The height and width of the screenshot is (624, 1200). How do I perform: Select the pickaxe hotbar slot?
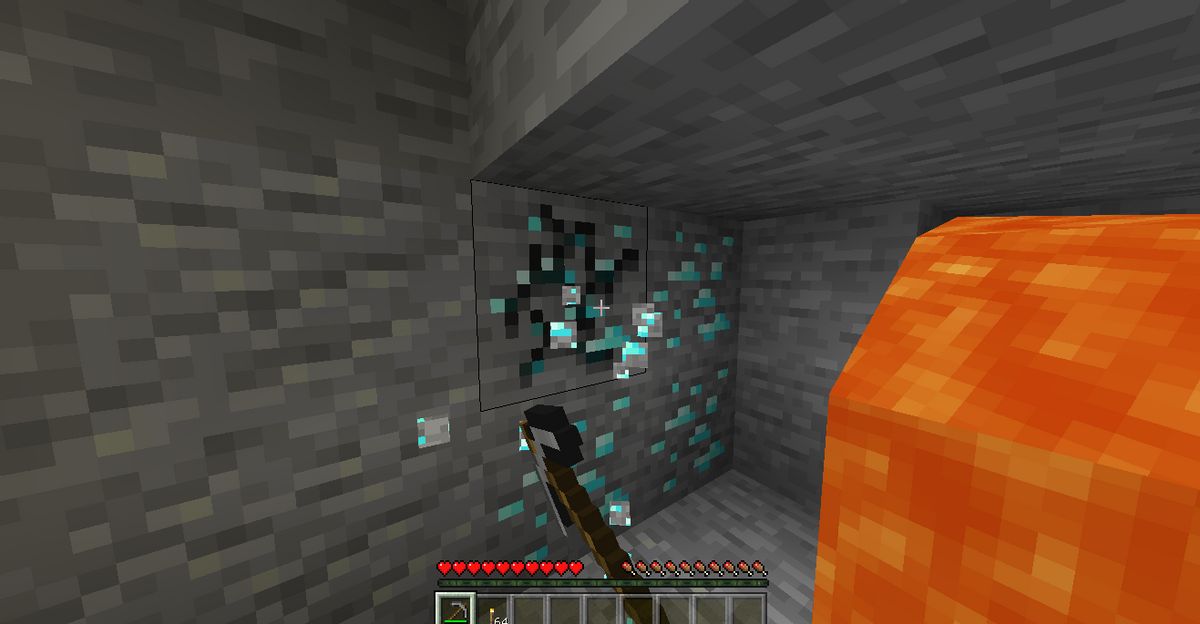pyautogui.click(x=453, y=610)
